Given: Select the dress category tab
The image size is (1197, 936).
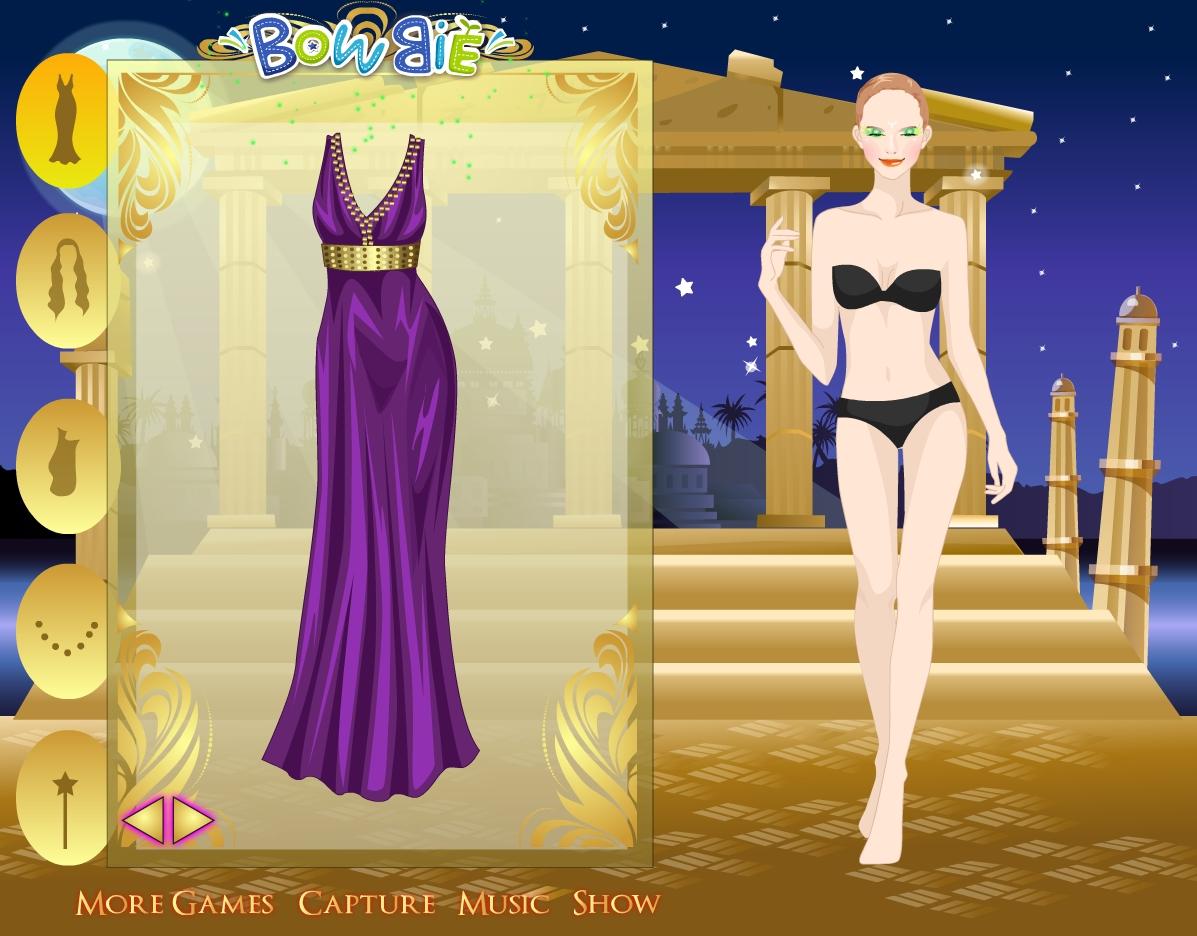Looking at the screenshot, I should point(62,120).
